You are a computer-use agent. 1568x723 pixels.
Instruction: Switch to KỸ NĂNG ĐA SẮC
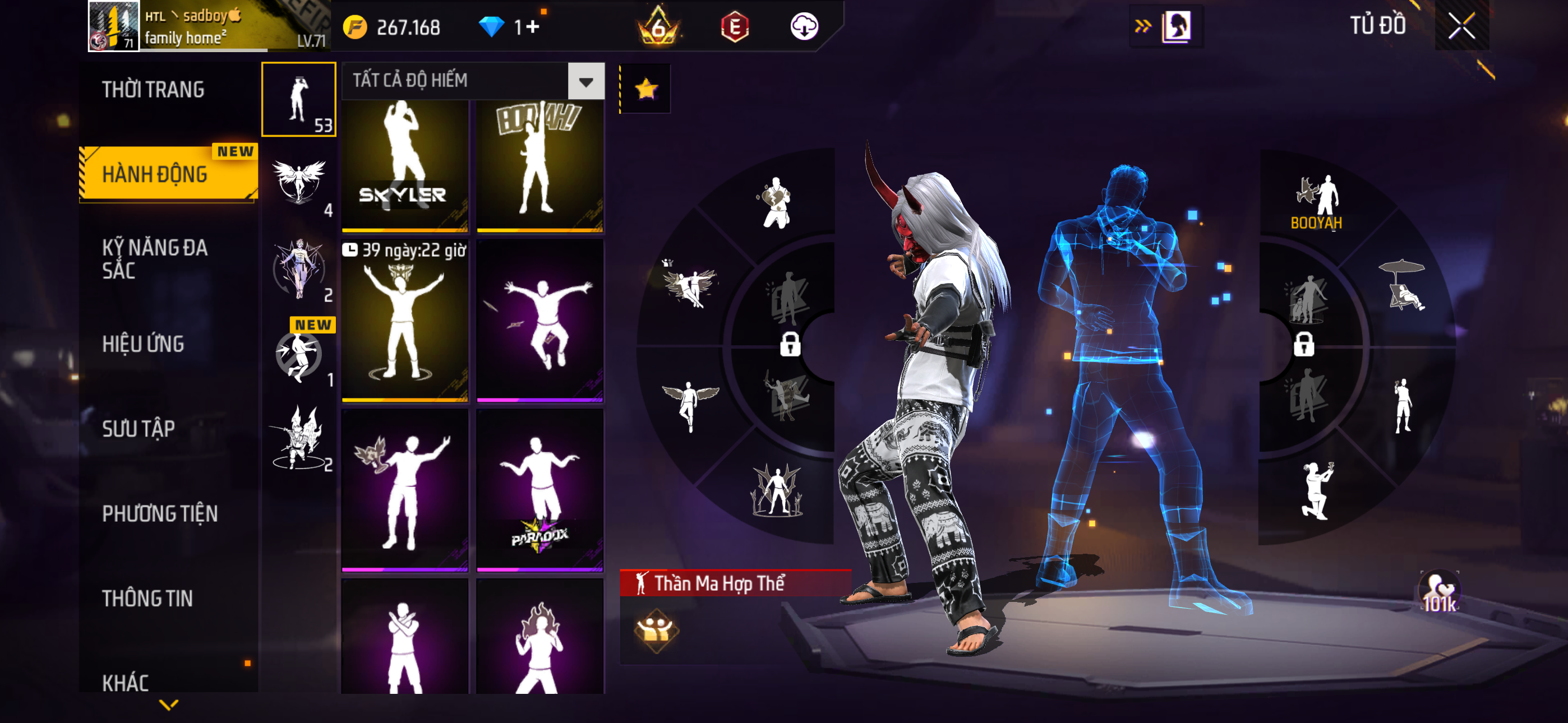(155, 258)
